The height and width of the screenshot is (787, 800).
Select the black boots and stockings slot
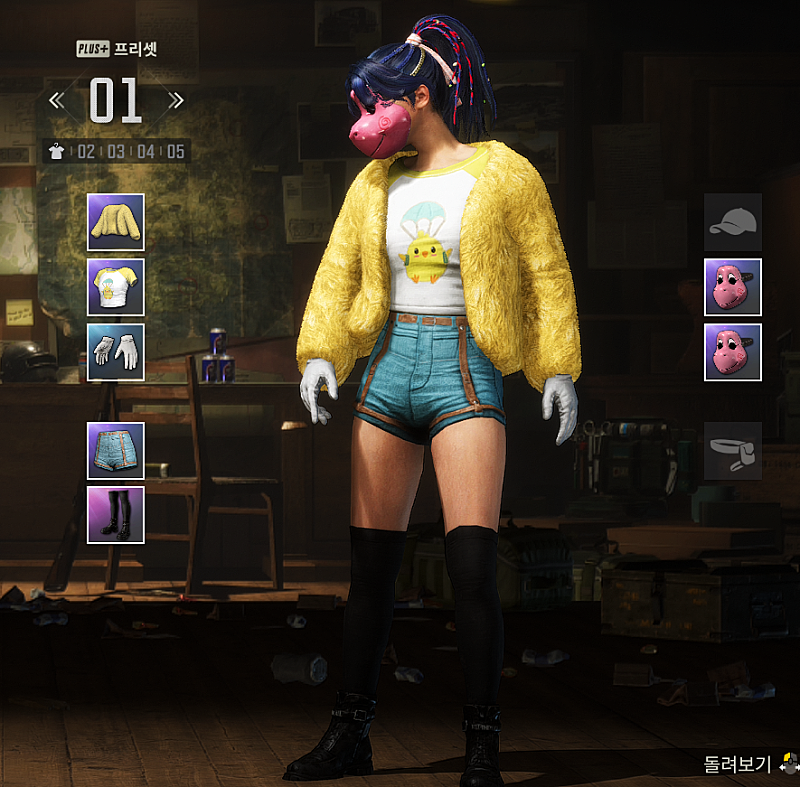tap(116, 515)
